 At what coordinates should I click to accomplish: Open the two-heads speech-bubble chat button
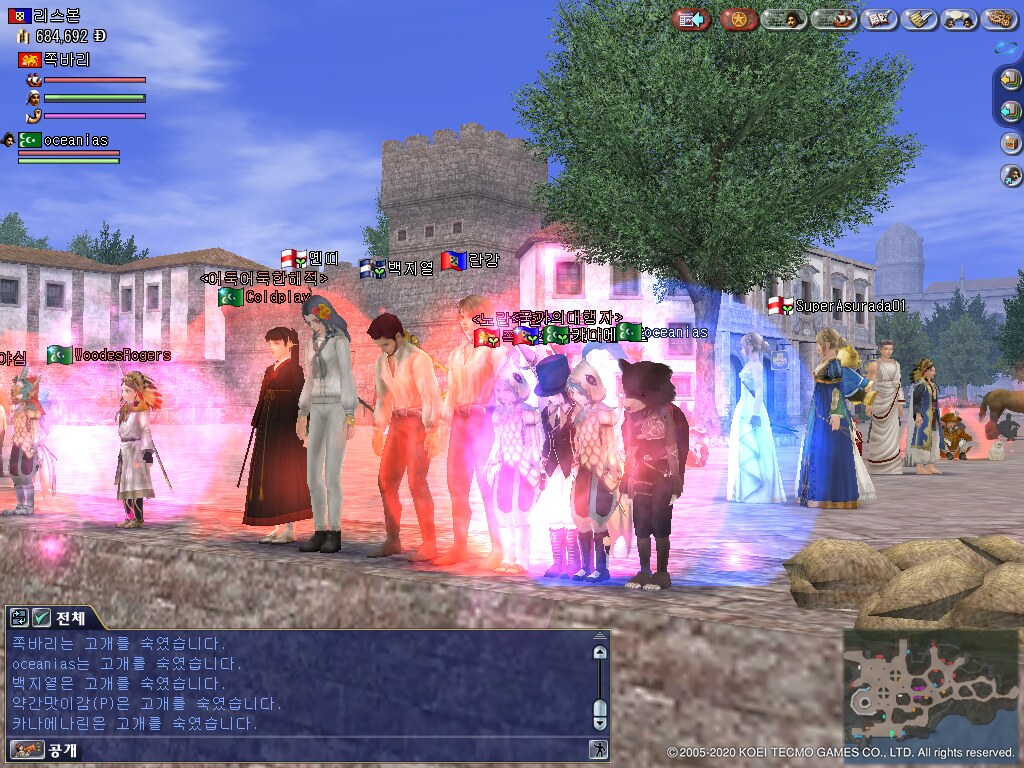point(959,19)
